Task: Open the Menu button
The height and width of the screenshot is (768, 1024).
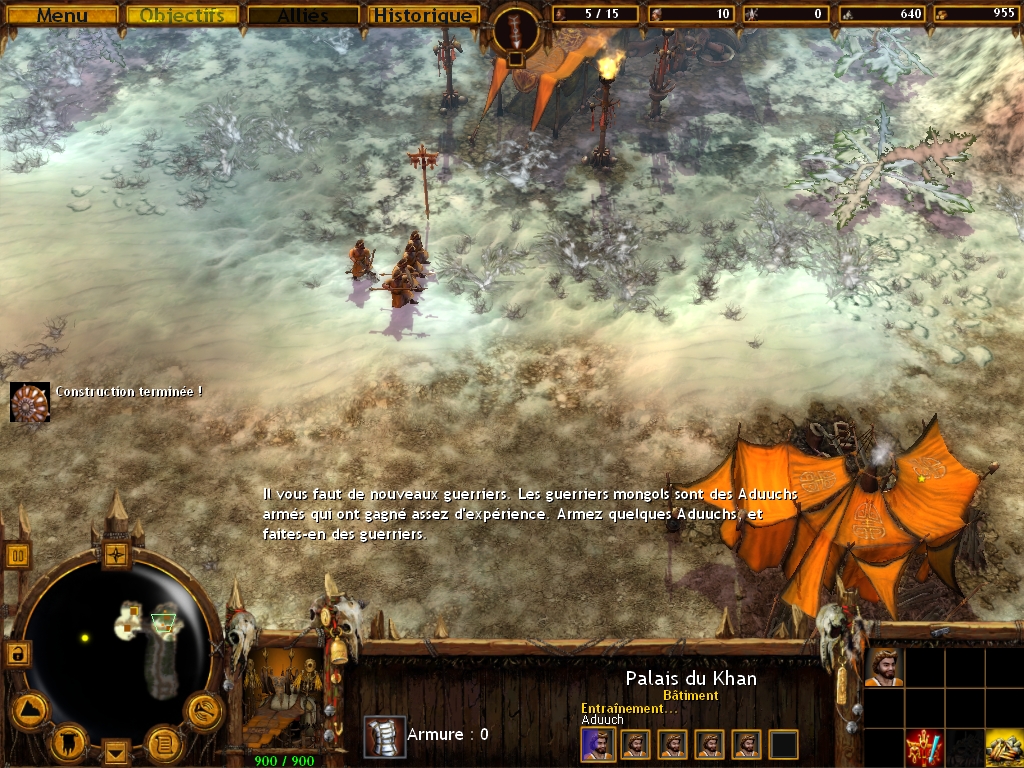Action: click(62, 15)
